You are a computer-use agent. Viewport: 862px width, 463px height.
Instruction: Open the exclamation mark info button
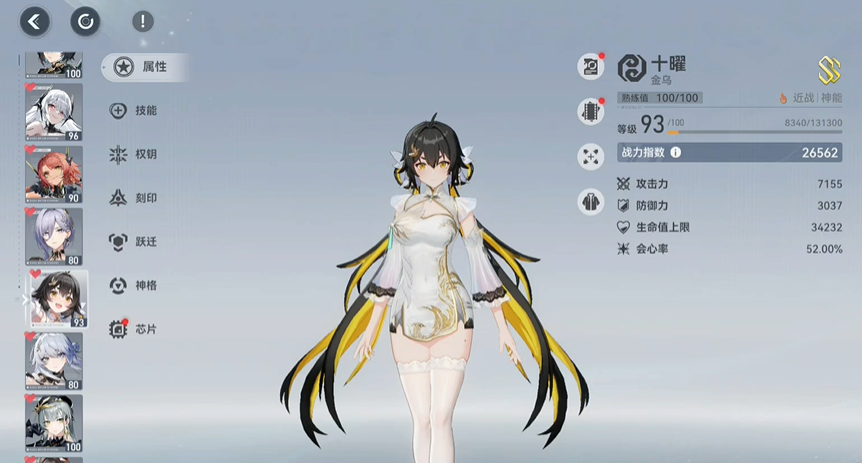pos(143,21)
